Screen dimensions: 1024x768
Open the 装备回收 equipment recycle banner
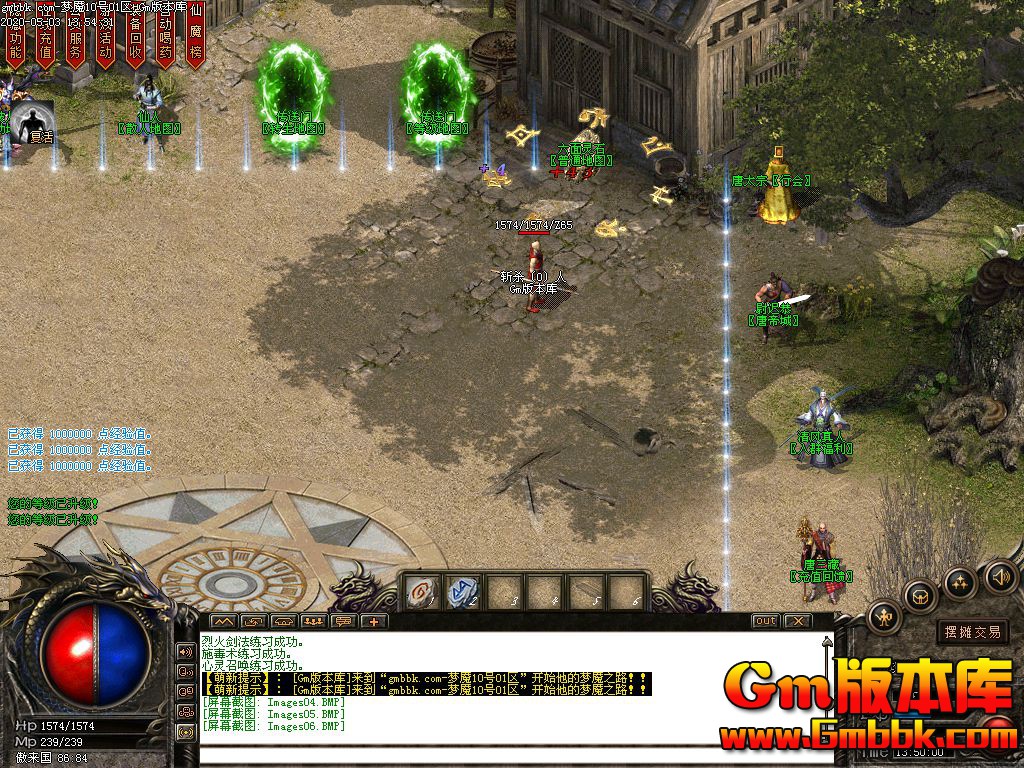pos(135,40)
